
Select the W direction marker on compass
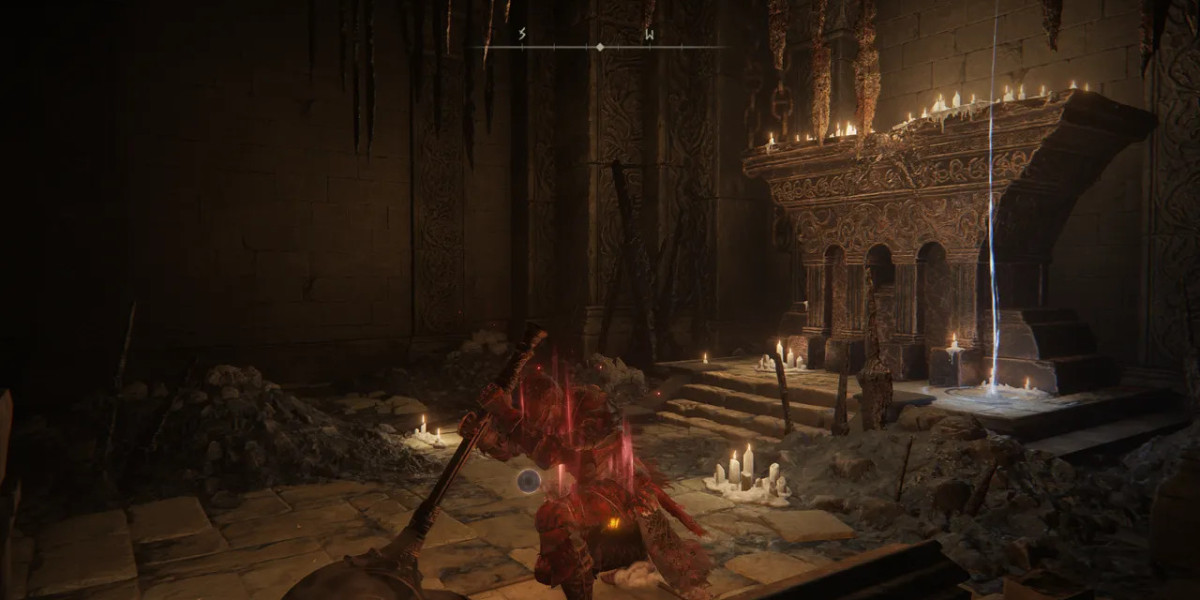pos(648,35)
